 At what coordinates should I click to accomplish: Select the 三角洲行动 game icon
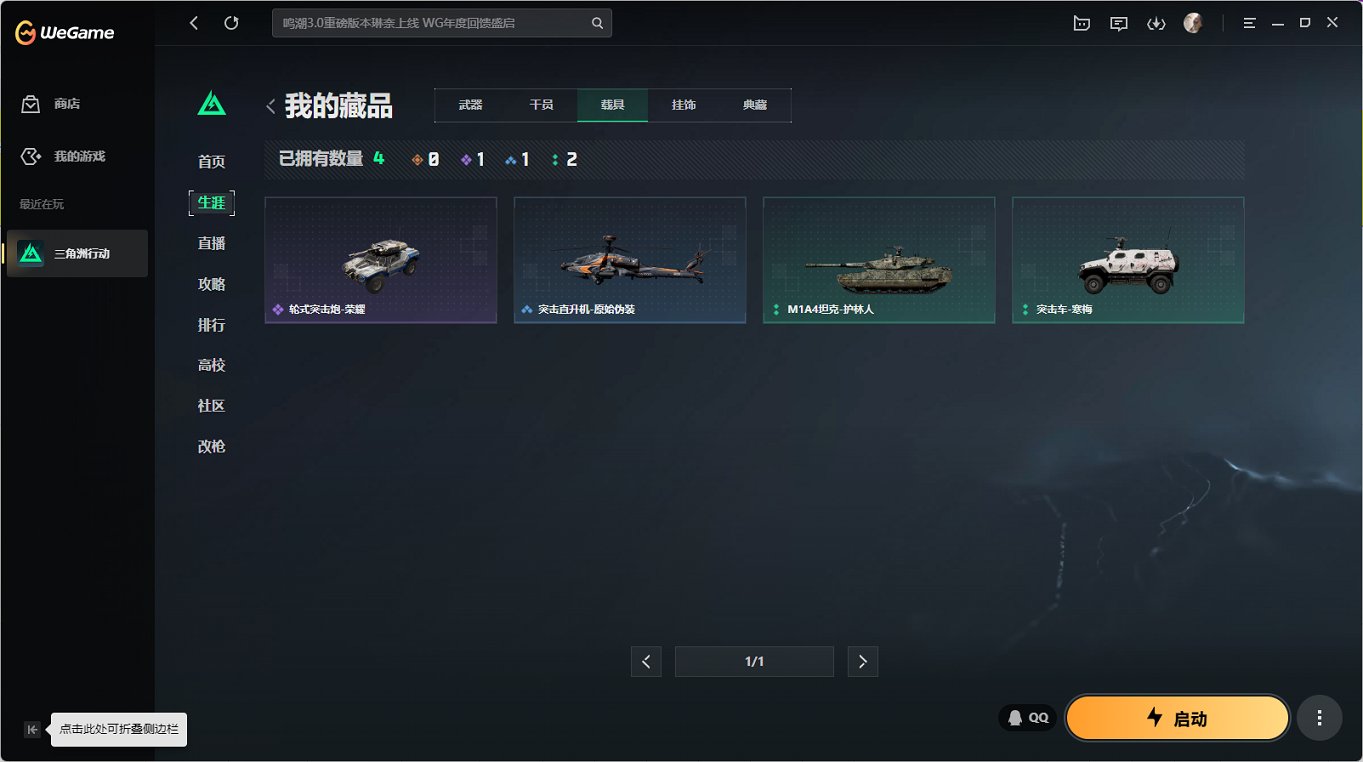pyautogui.click(x=76, y=253)
